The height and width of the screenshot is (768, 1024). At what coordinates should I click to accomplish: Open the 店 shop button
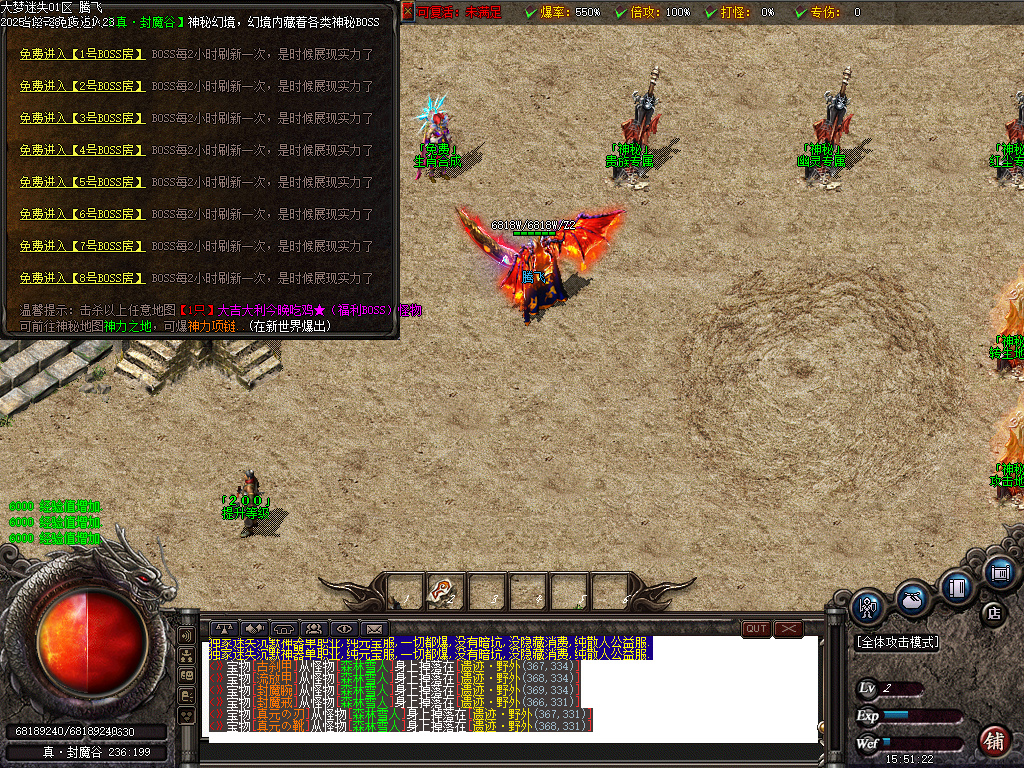click(x=994, y=613)
